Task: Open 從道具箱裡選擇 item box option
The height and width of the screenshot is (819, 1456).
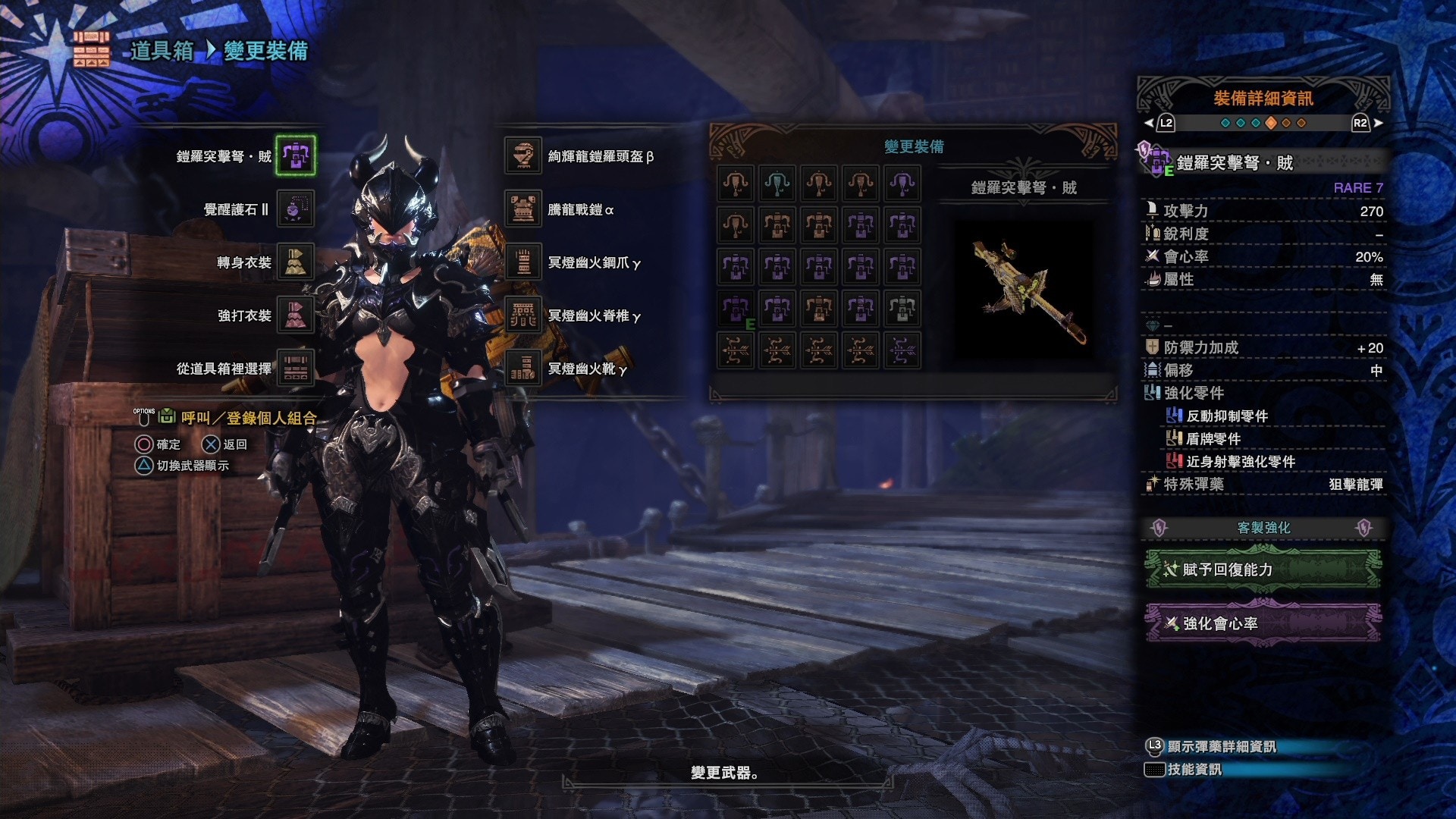Action: click(x=295, y=368)
